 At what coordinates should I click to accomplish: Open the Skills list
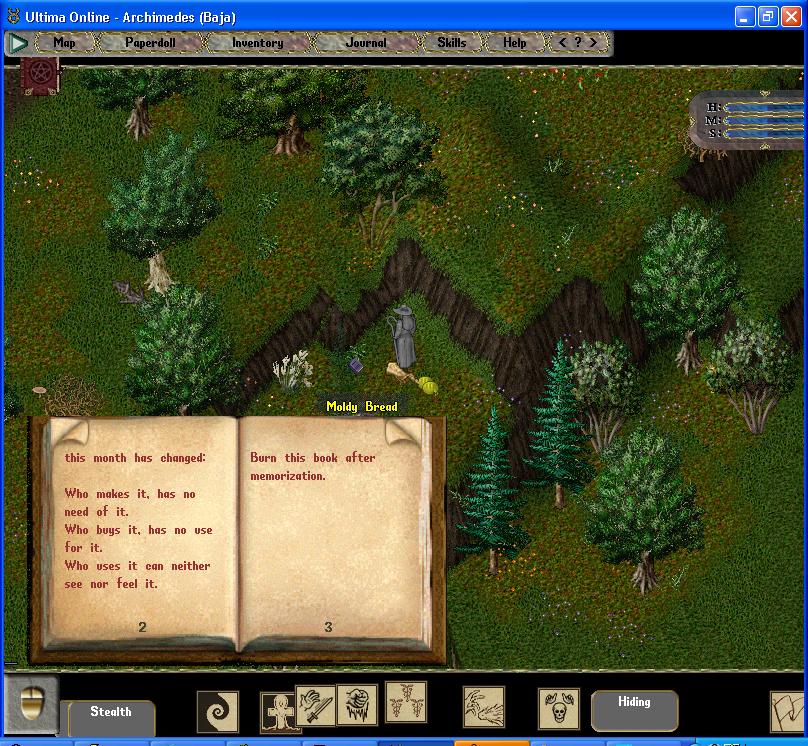click(451, 43)
